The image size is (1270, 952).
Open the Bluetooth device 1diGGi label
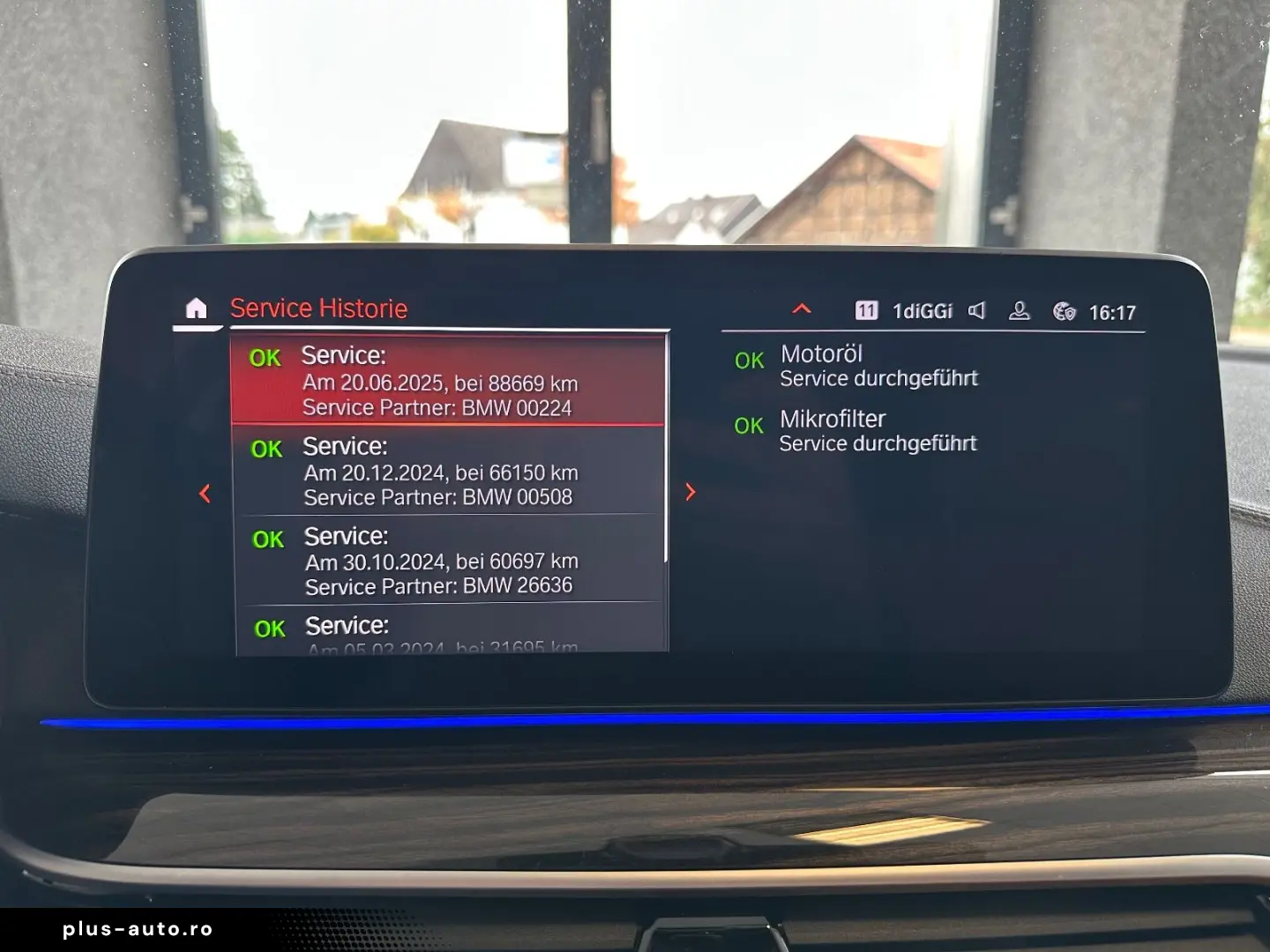point(923,310)
